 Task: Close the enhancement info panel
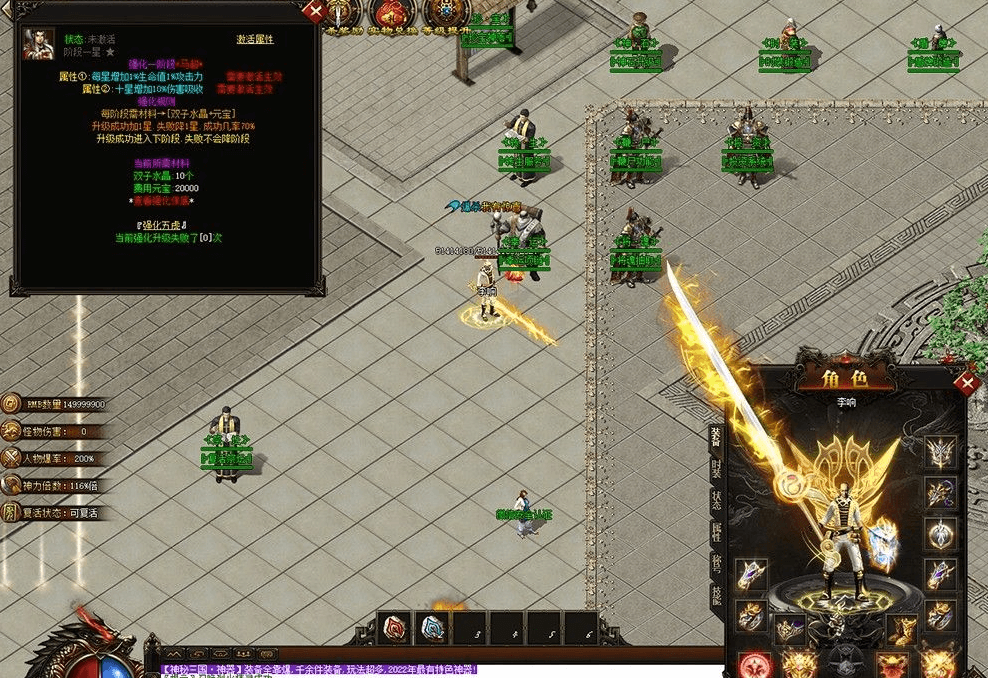point(316,12)
